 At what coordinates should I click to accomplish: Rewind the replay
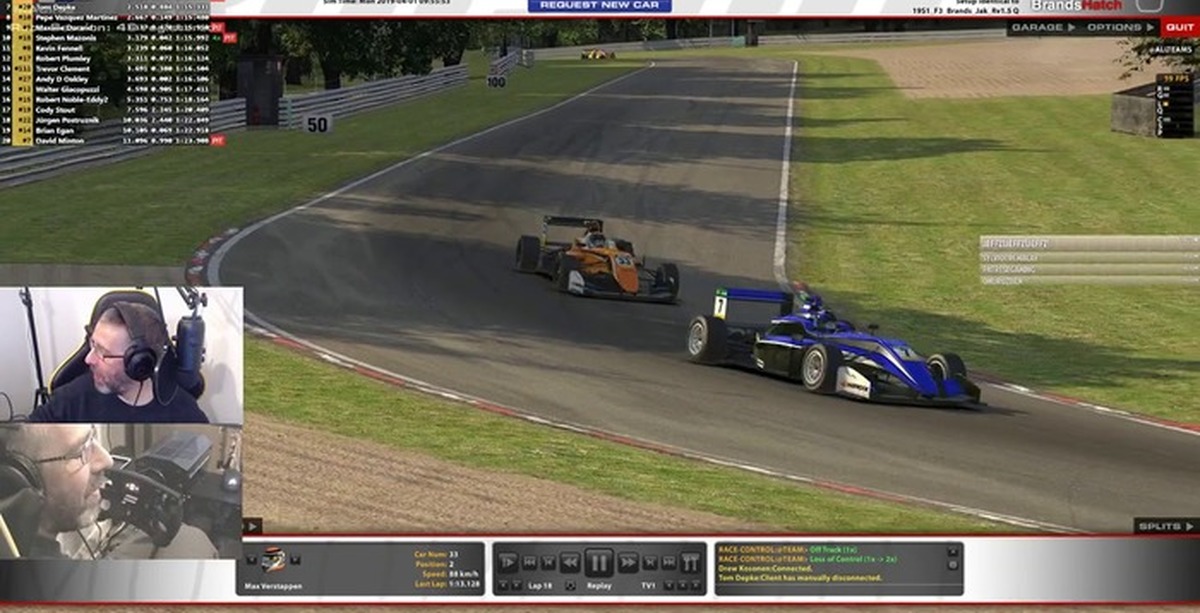[569, 562]
